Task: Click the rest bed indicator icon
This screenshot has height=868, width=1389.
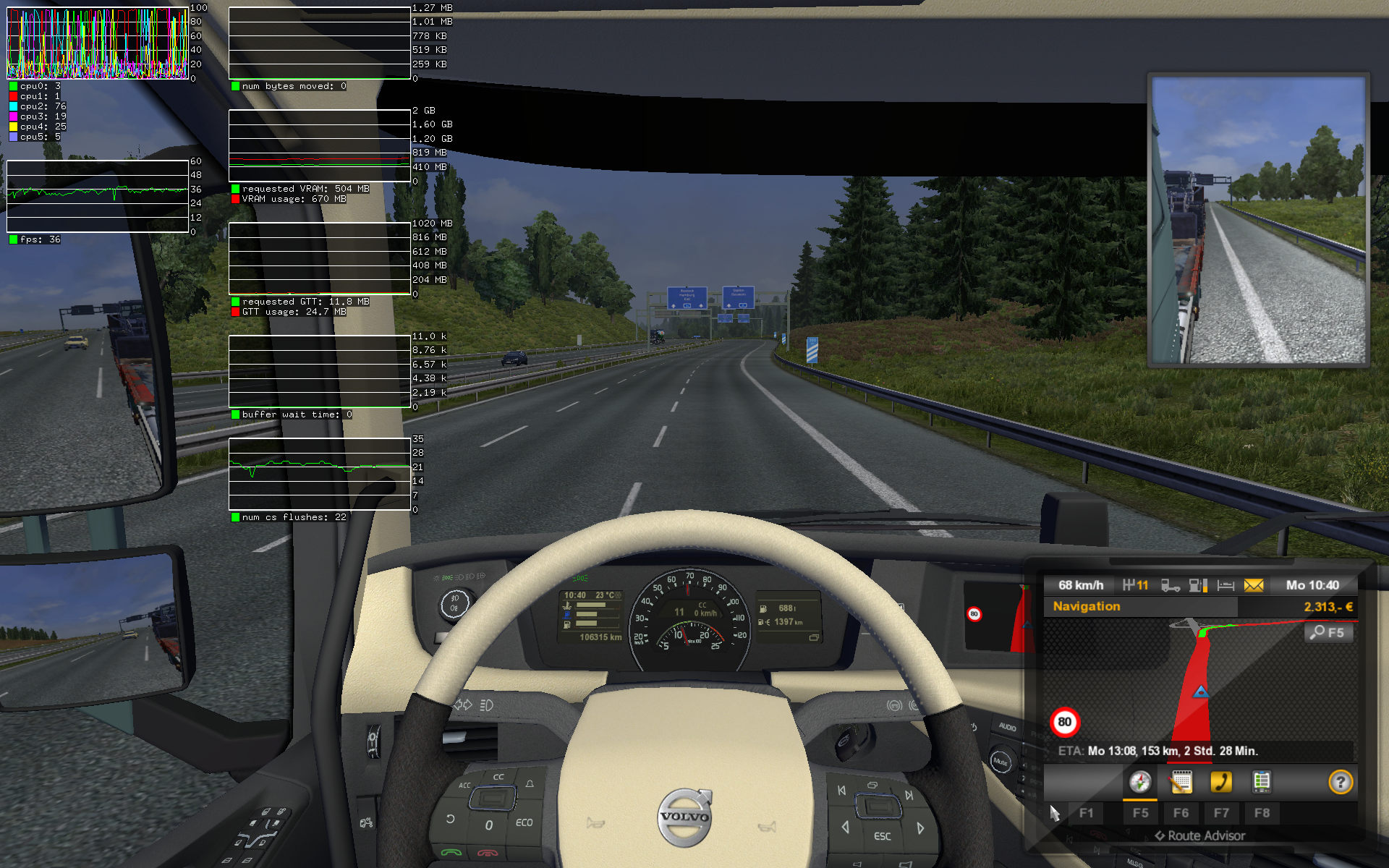Action: click(x=1226, y=585)
